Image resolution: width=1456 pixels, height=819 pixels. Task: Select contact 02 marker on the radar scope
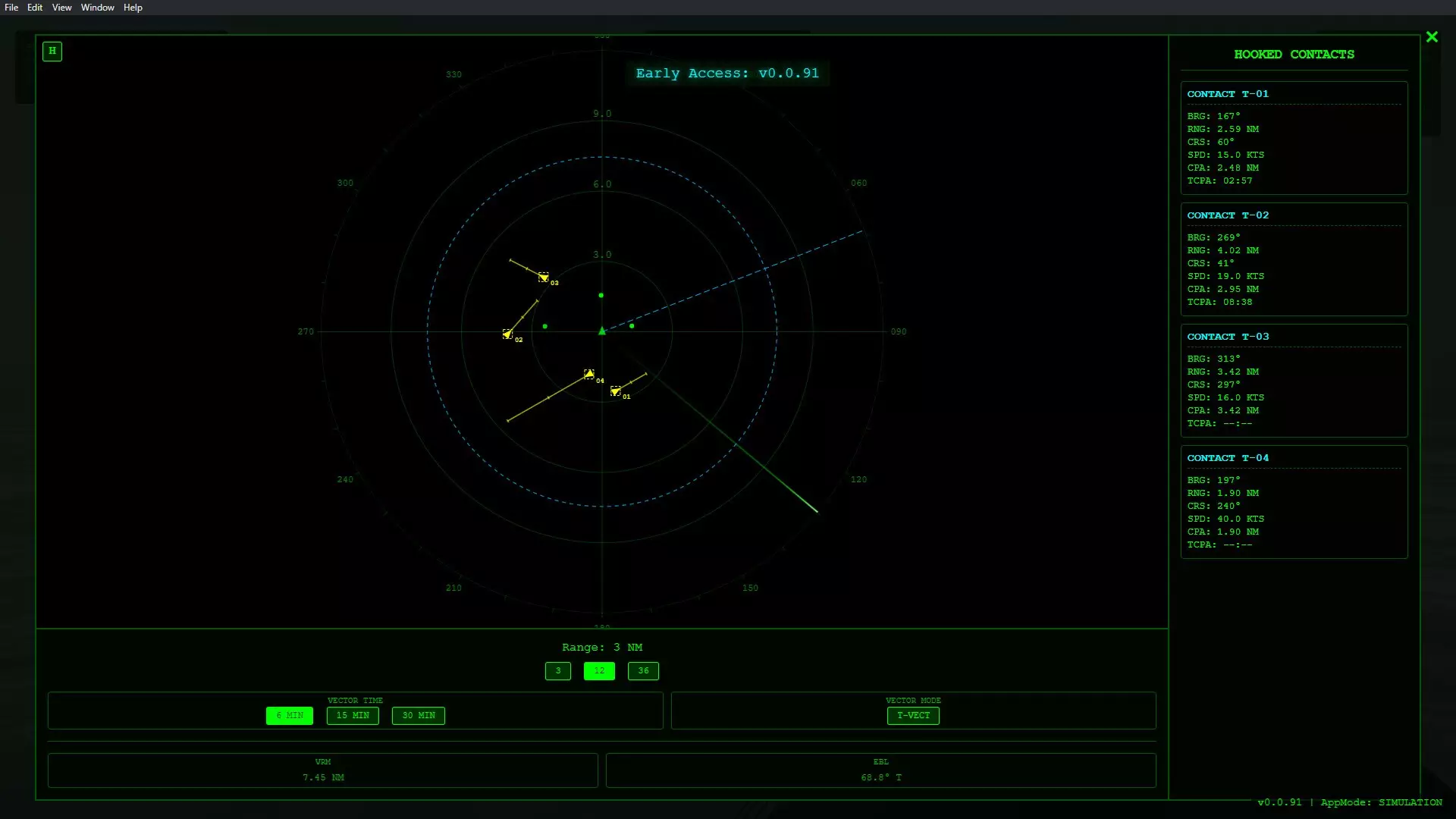[x=508, y=334]
